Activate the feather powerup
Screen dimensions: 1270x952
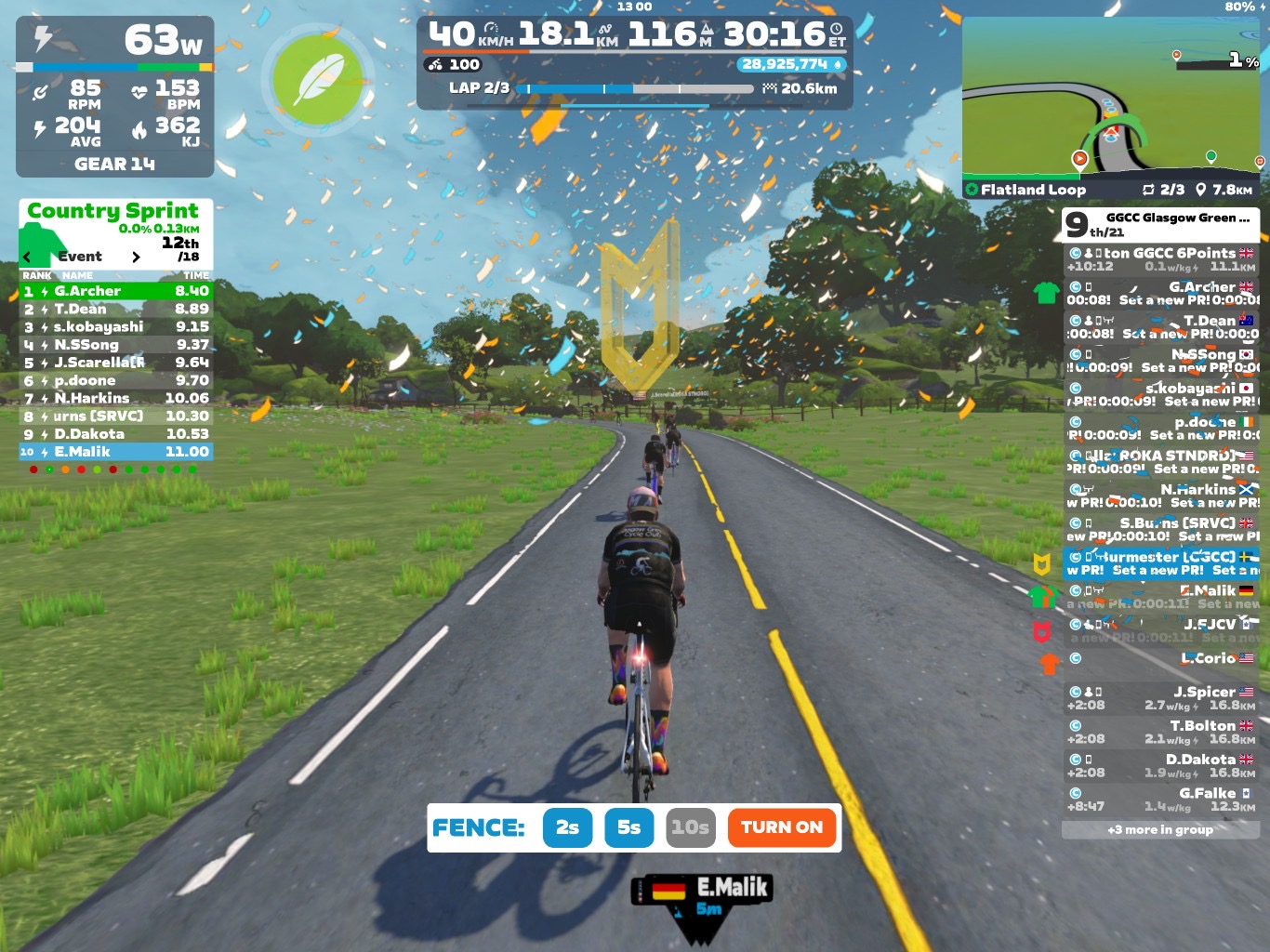318,79
